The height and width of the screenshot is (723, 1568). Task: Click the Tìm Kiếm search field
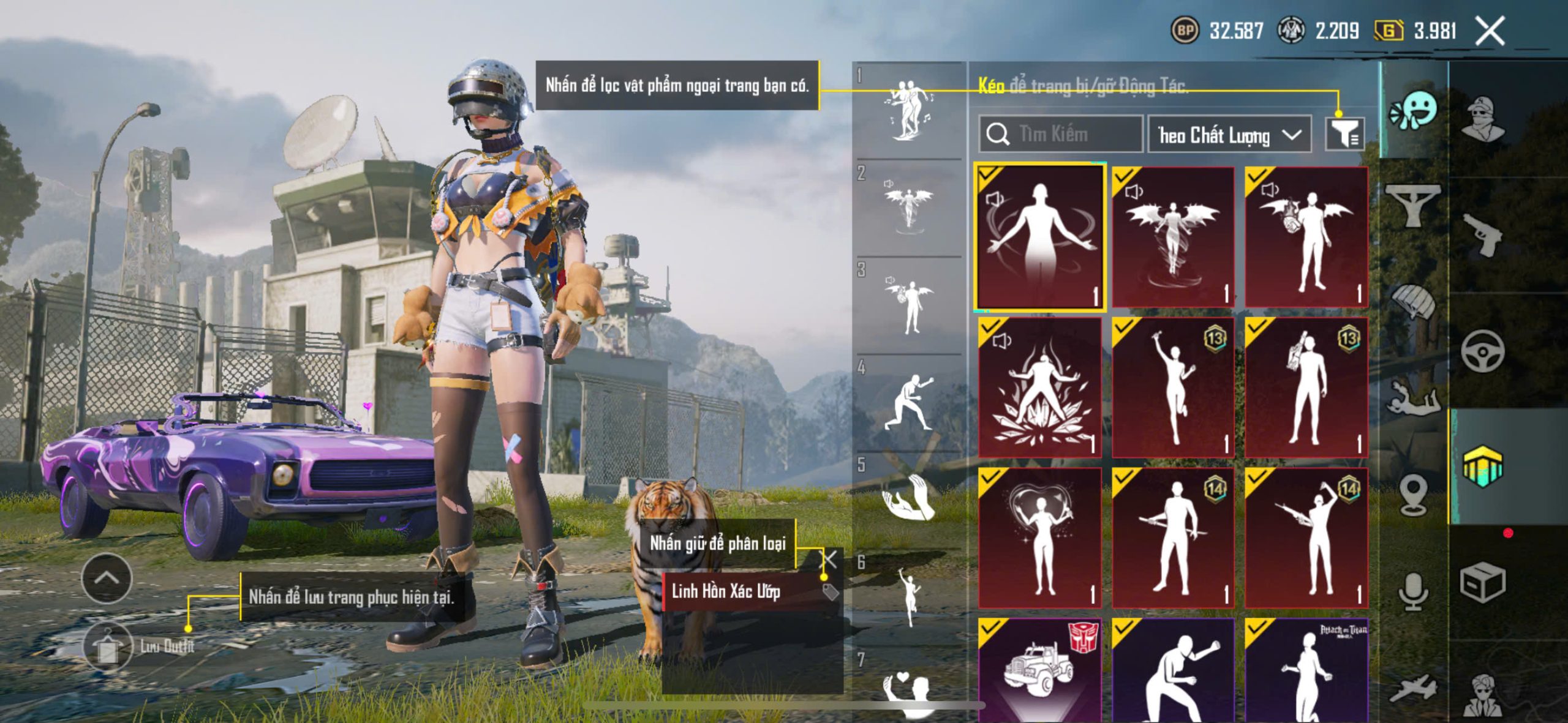click(1061, 134)
